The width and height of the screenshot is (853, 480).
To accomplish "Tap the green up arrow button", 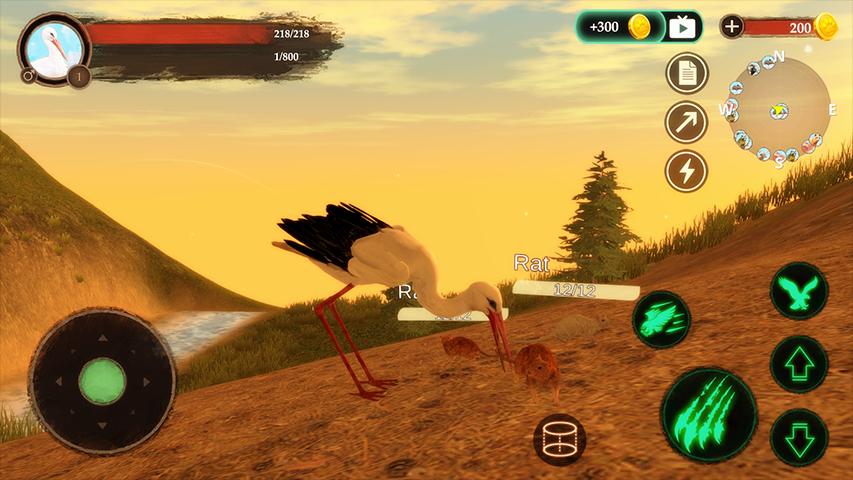I will [799, 364].
